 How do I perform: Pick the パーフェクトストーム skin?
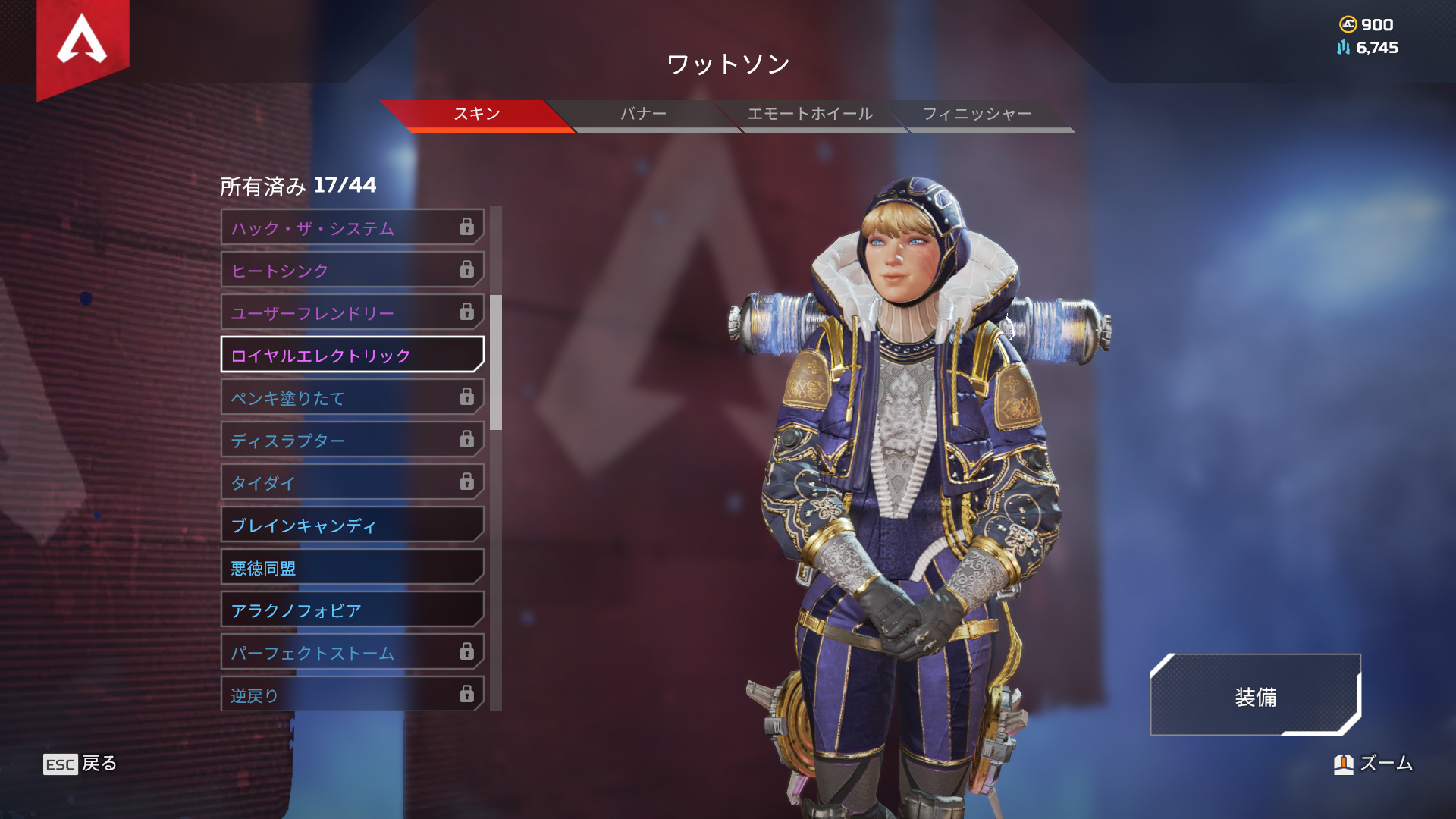point(352,652)
